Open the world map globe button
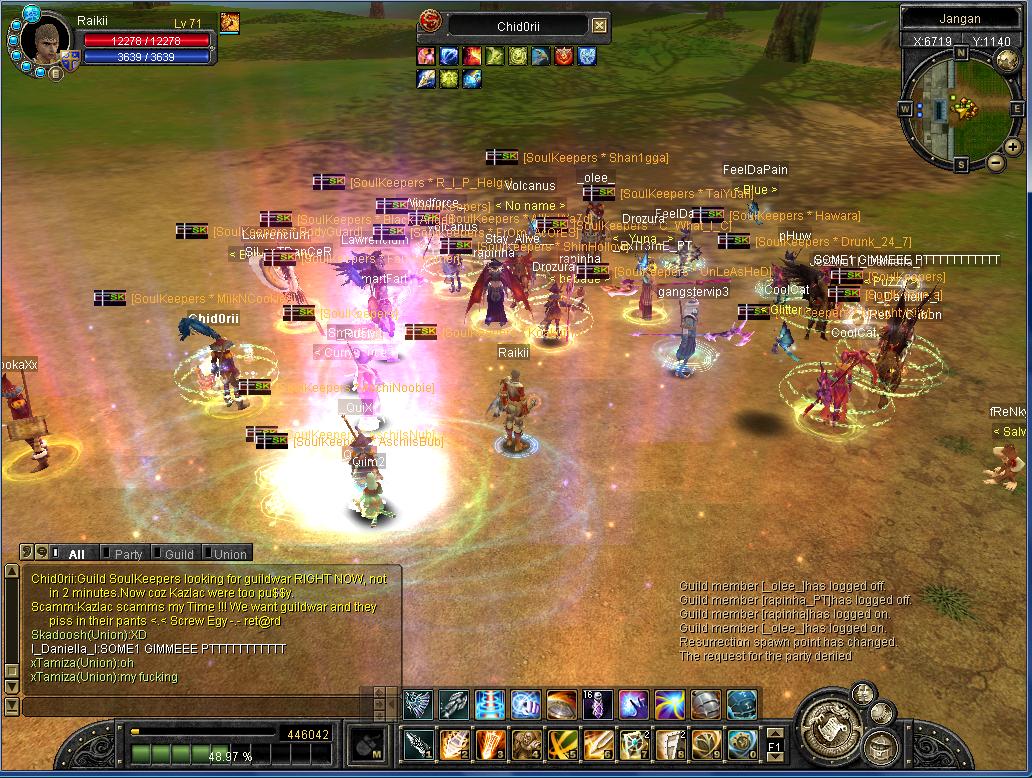 1007,60
